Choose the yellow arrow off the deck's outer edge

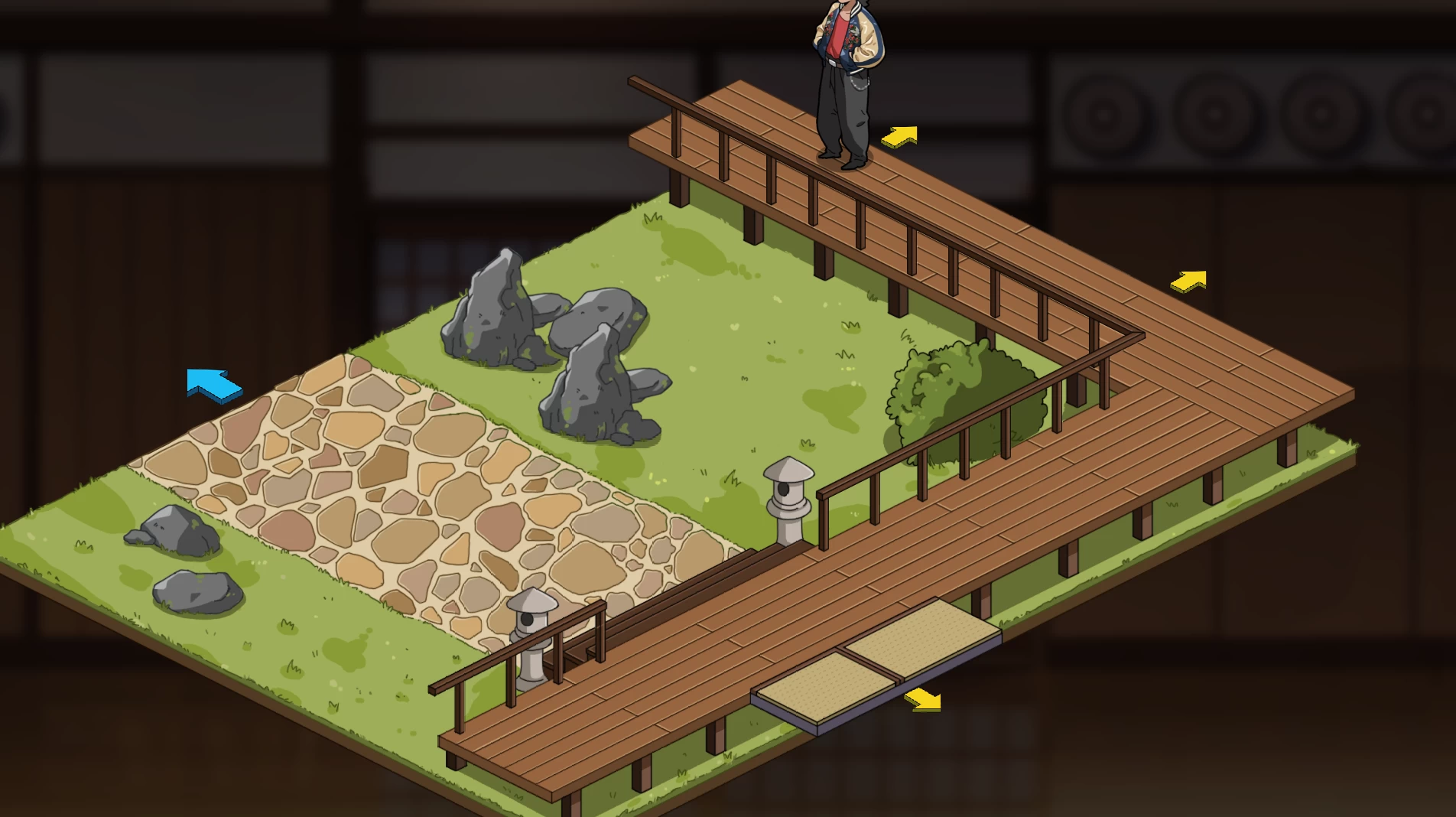(x=1189, y=282)
